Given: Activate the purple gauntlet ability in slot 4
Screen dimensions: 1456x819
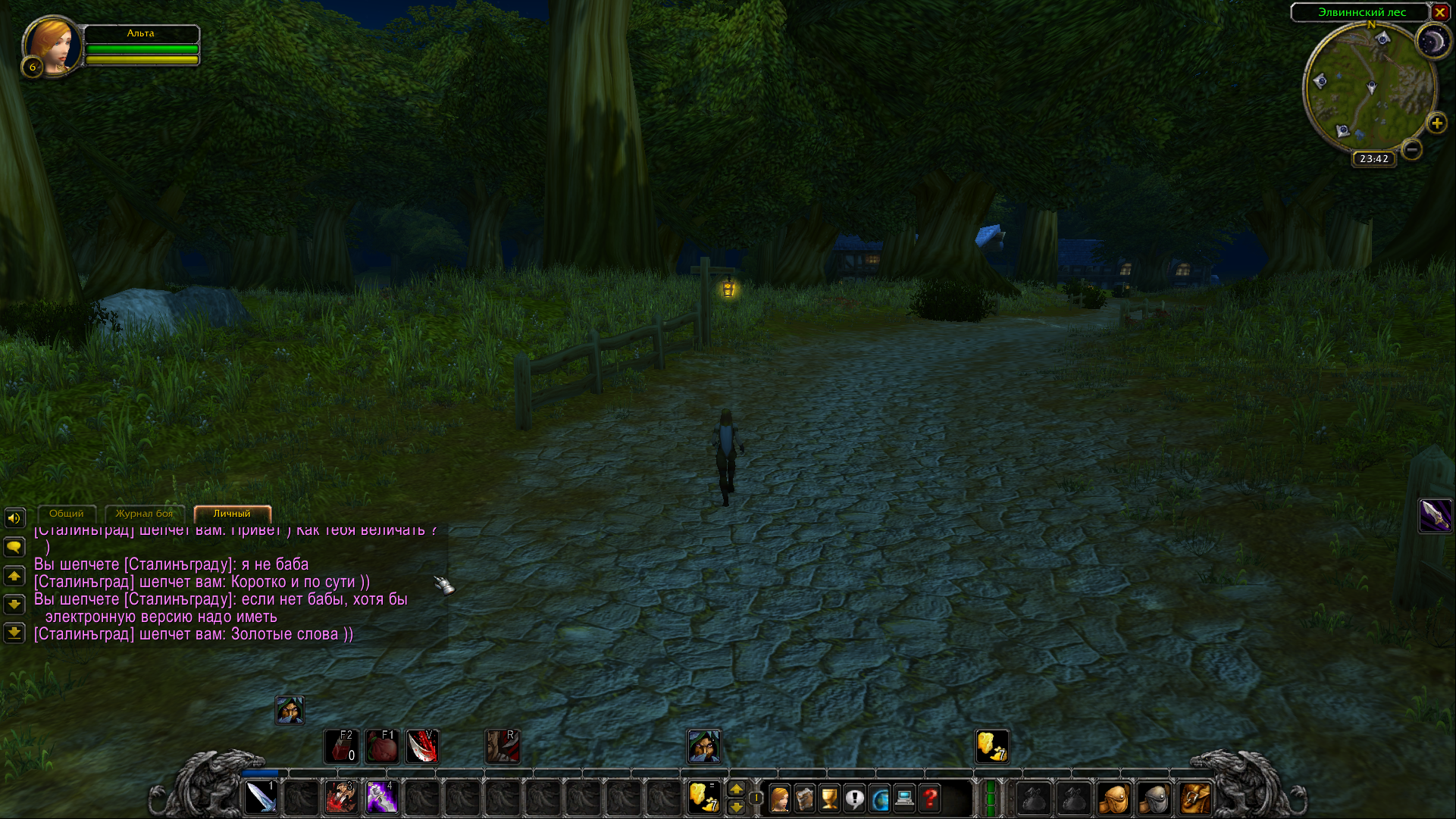Looking at the screenshot, I should tap(382, 798).
